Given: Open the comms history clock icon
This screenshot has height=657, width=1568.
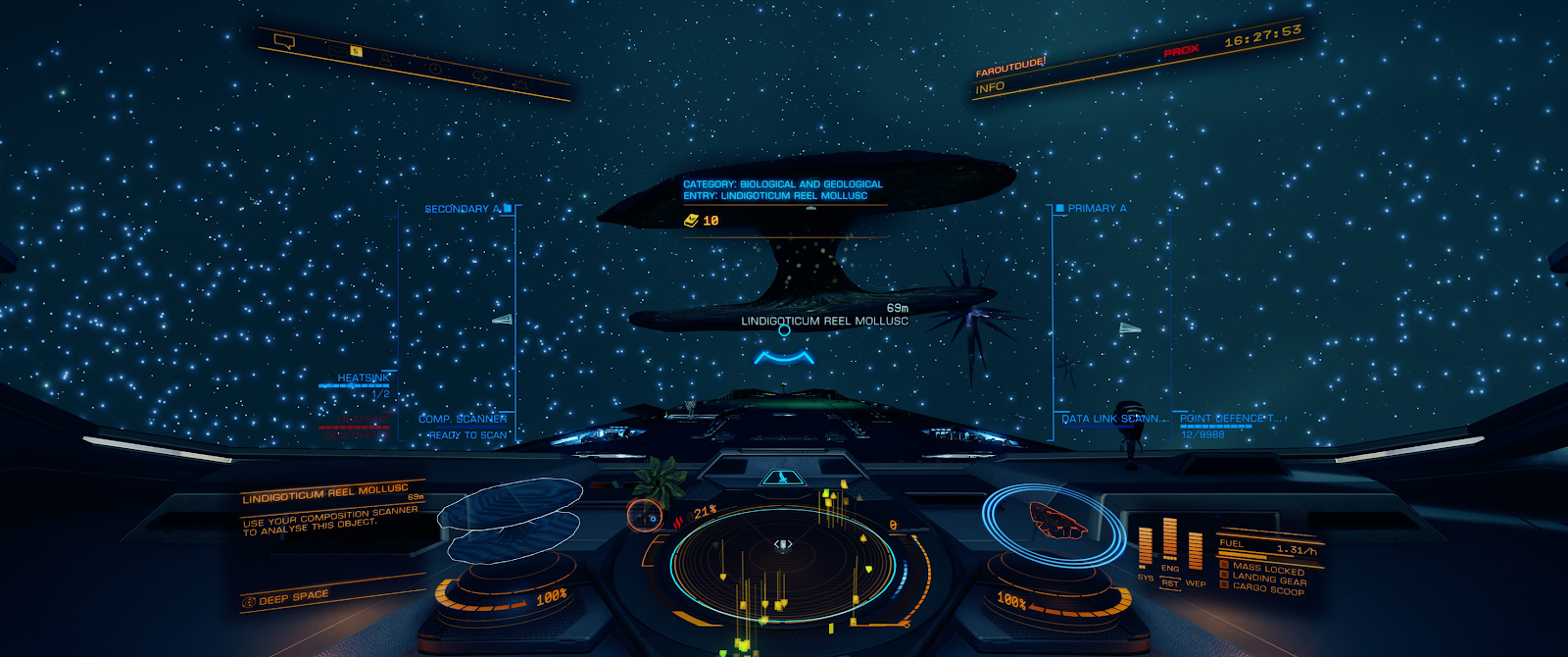Looking at the screenshot, I should click(434, 69).
